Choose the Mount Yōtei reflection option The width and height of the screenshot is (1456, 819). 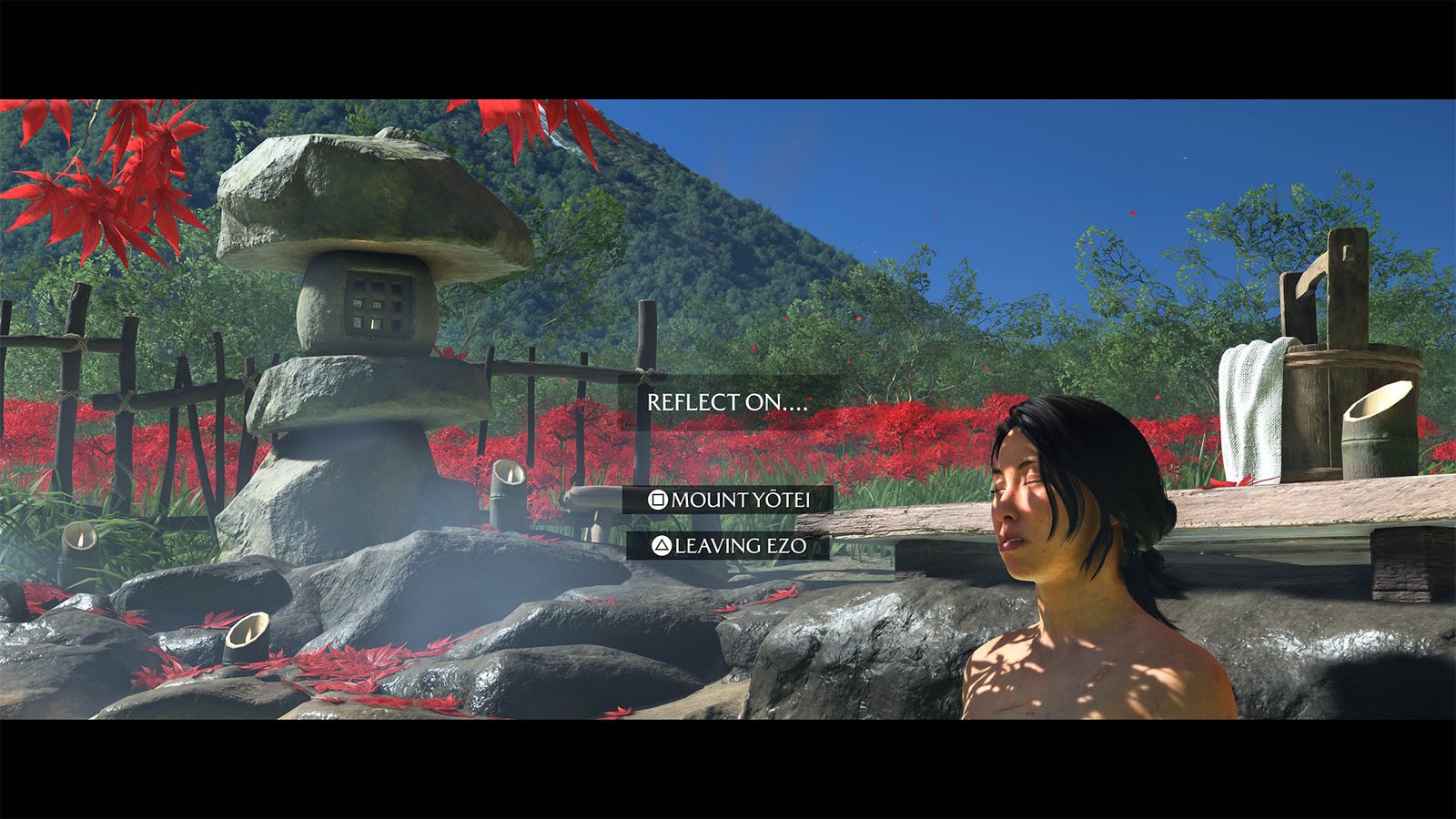(728, 500)
